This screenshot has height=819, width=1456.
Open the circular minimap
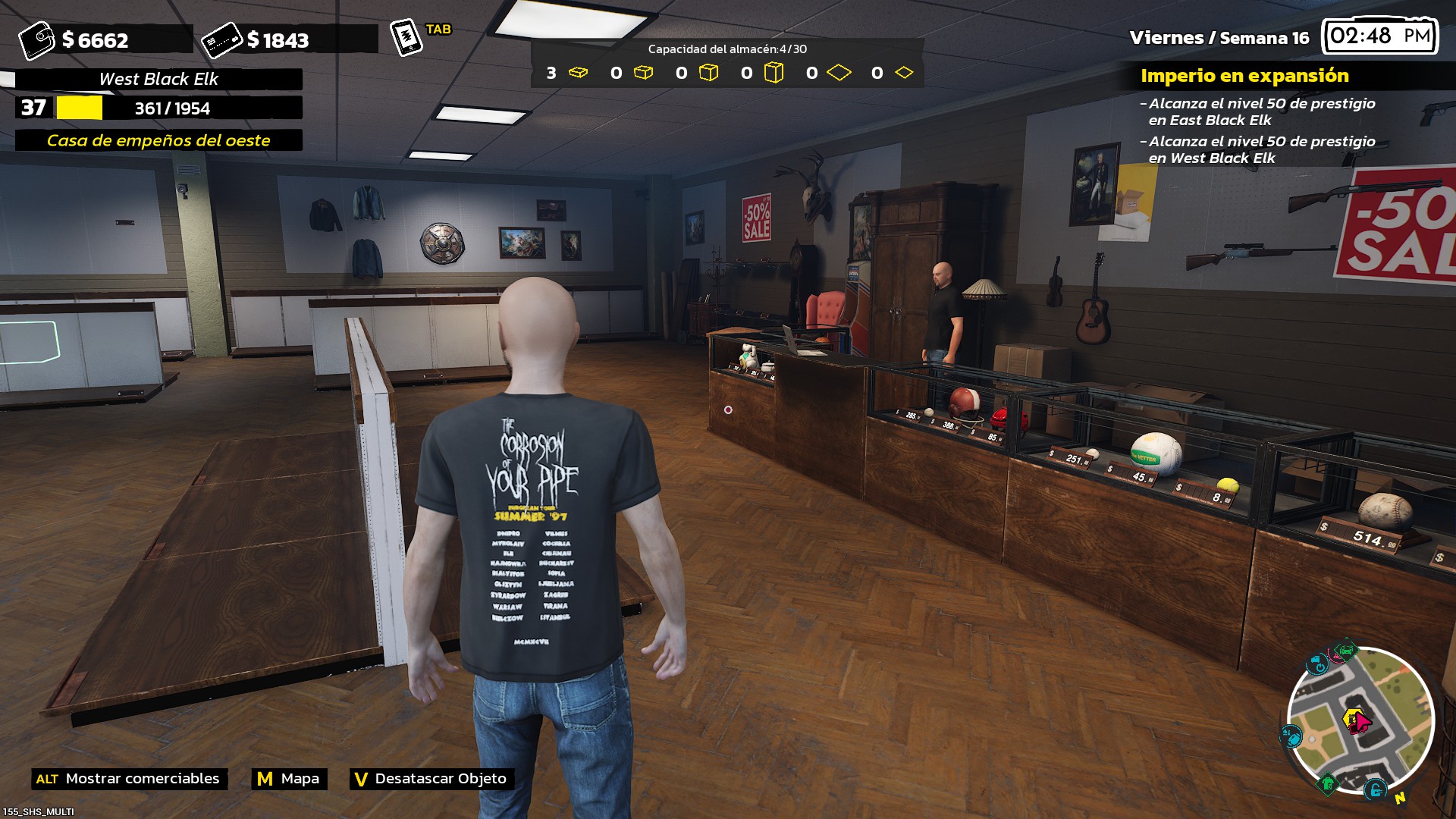pos(1360,720)
